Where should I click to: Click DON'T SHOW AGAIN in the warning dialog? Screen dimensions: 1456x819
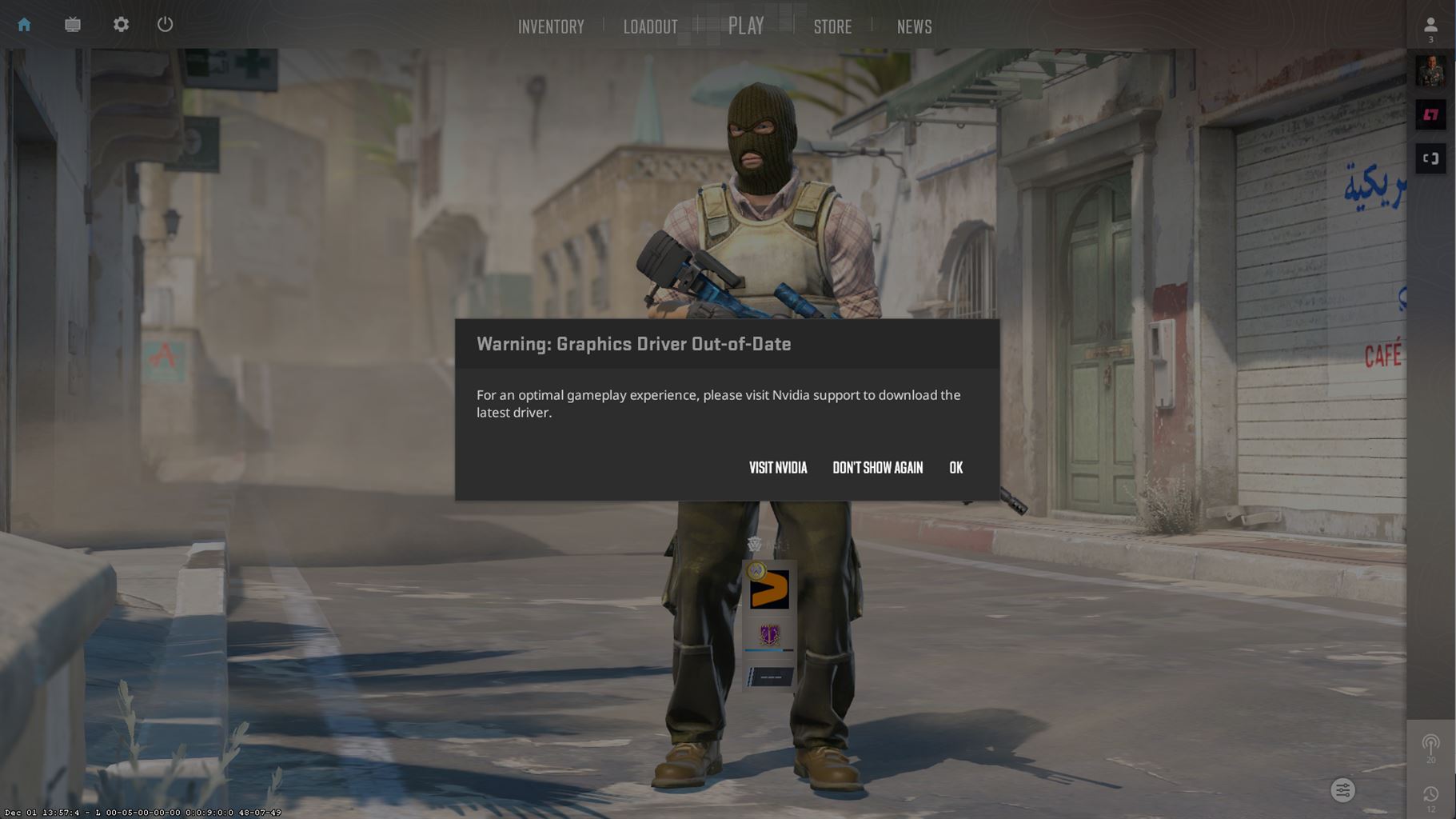click(x=878, y=468)
